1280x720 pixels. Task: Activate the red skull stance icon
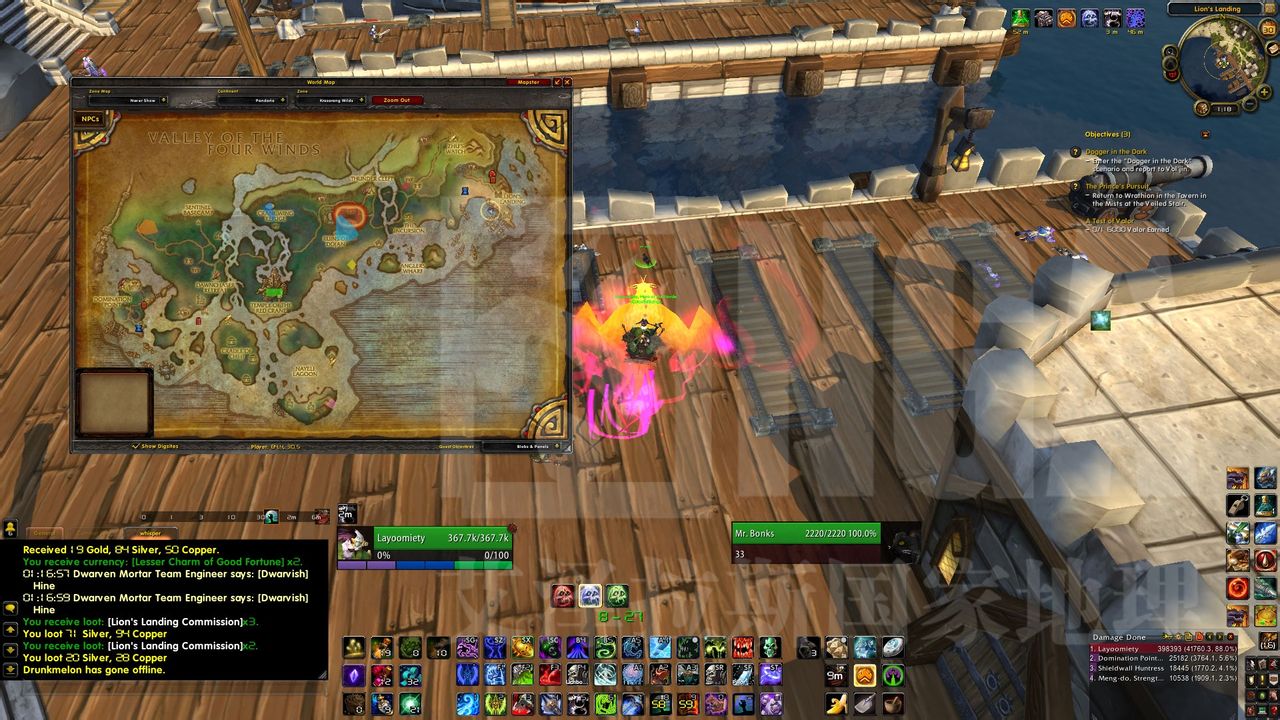563,596
